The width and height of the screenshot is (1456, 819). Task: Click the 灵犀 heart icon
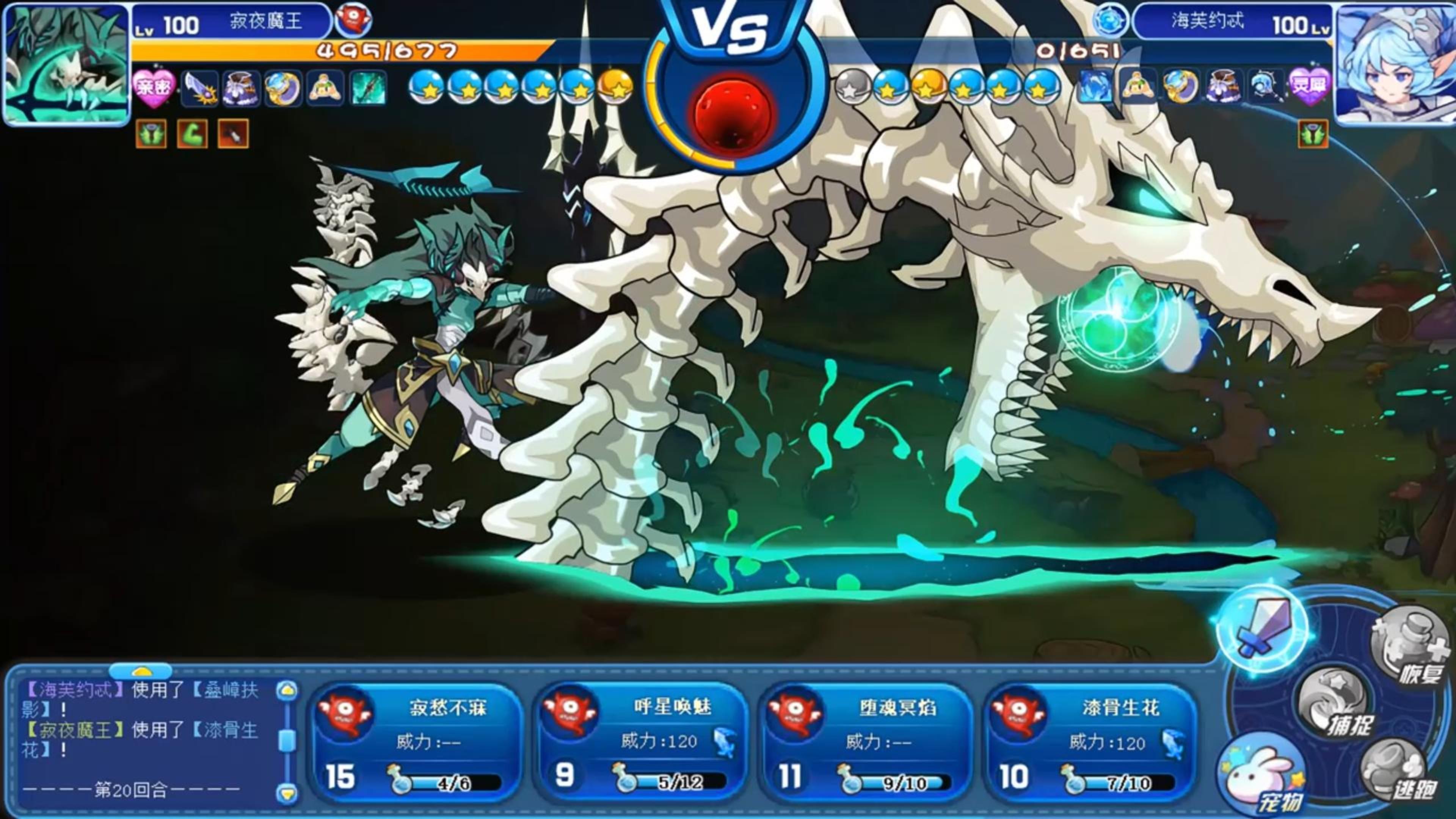coord(1309,87)
